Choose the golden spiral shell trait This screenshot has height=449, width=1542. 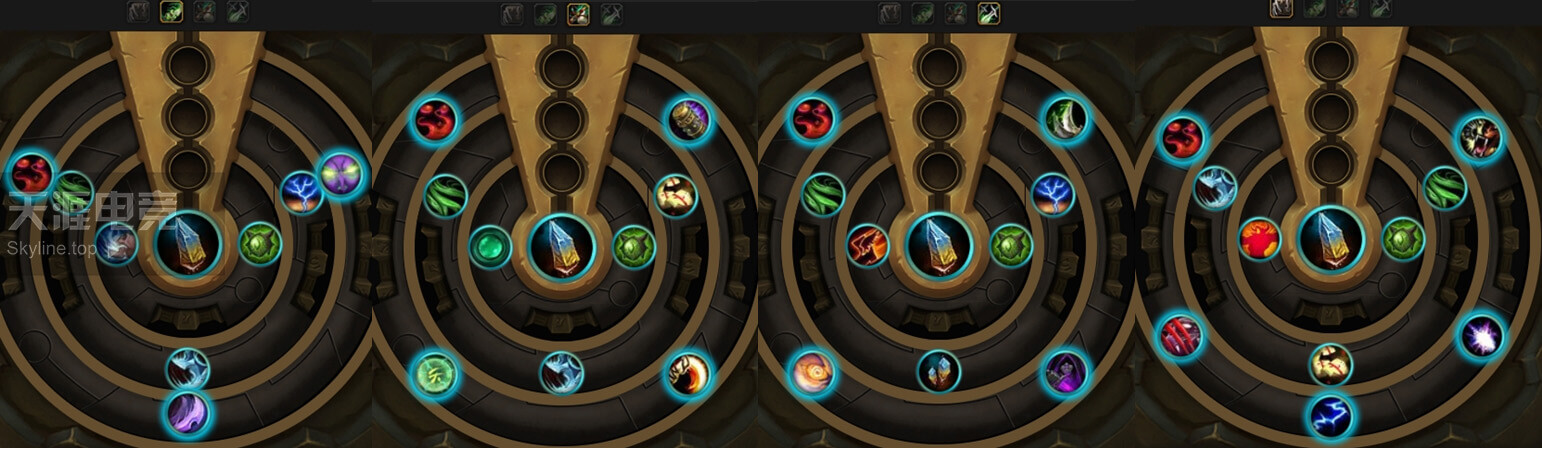(x=811, y=373)
